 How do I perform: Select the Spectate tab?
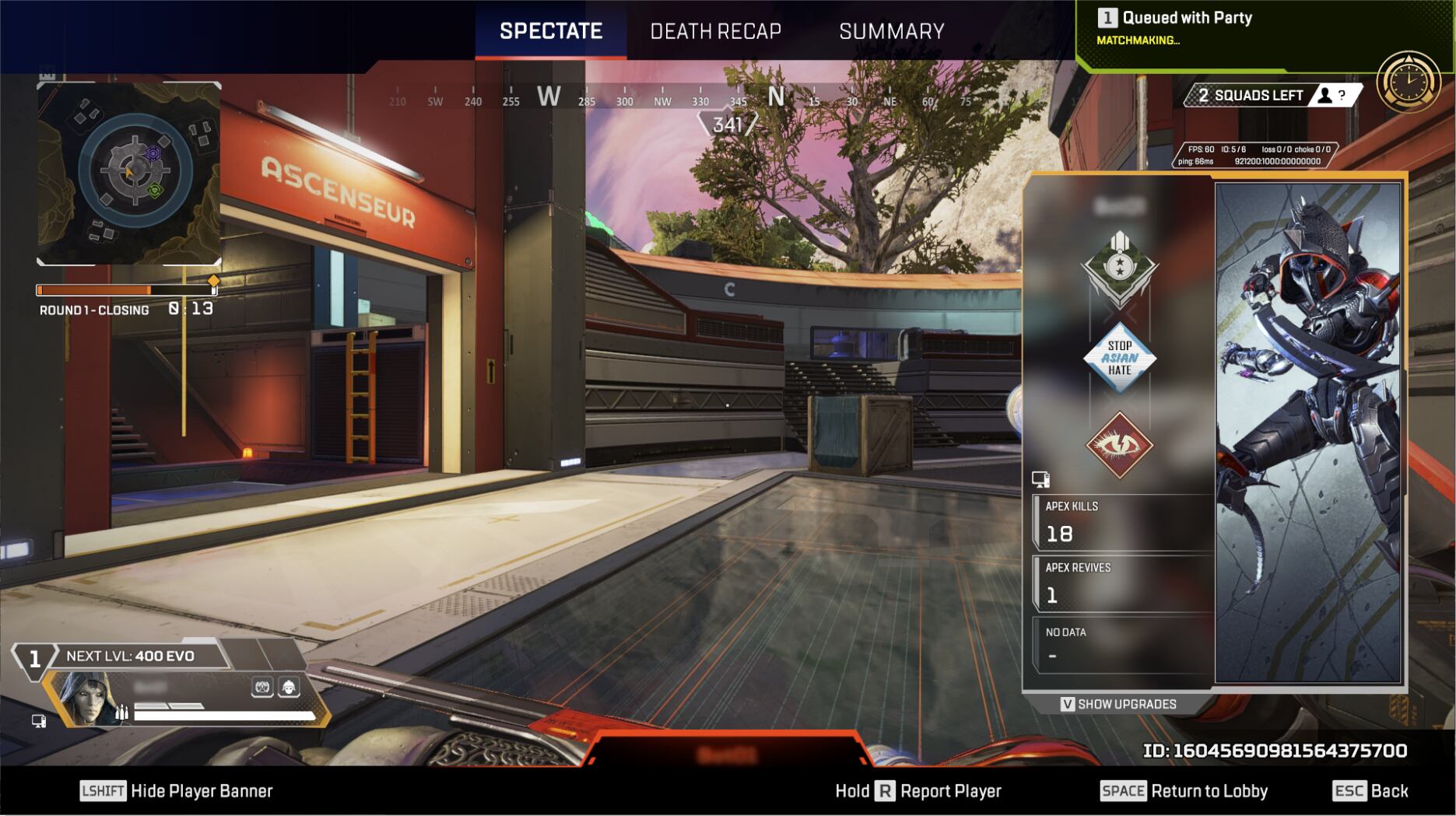pyautogui.click(x=551, y=31)
